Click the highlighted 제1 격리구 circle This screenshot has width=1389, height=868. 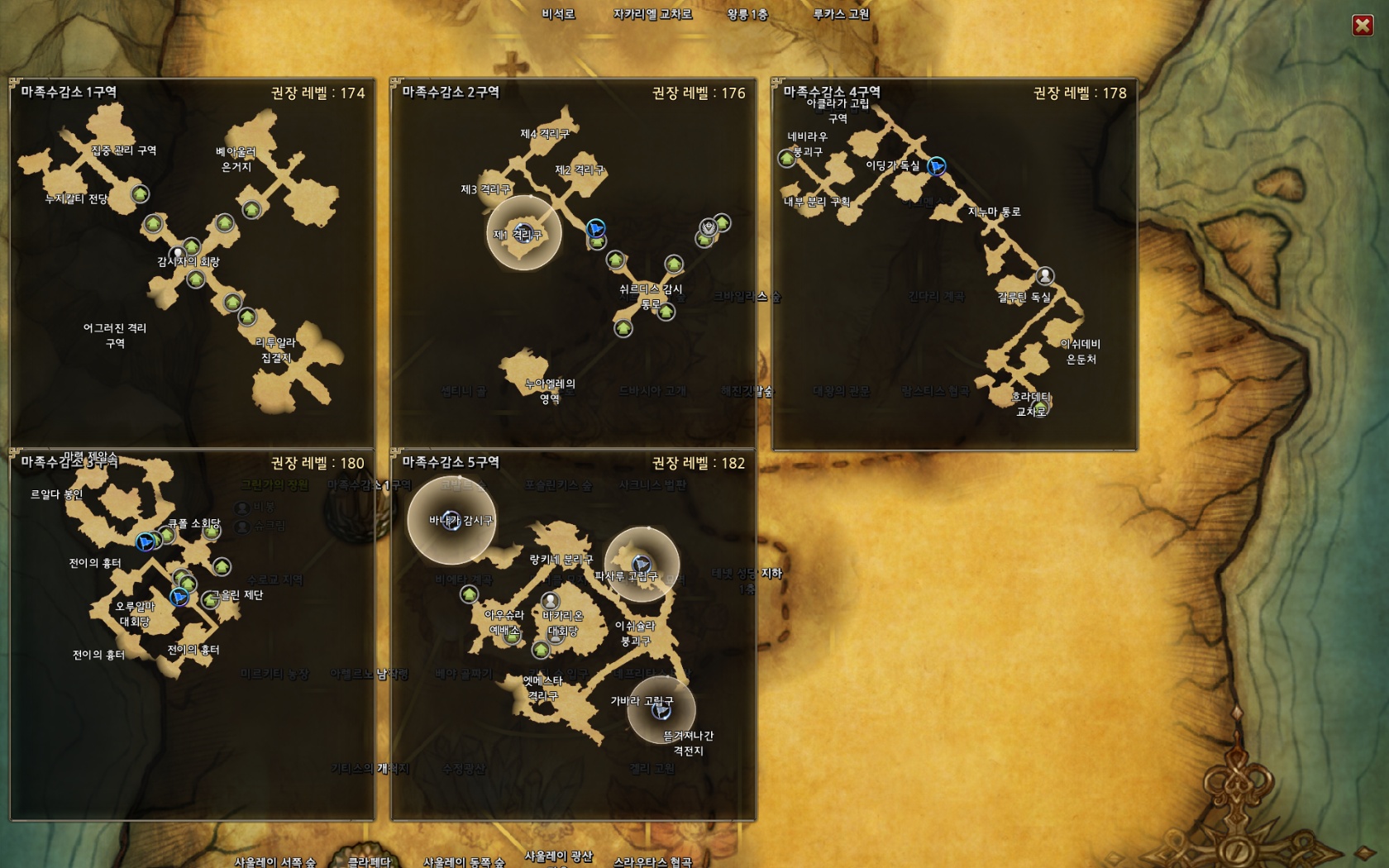click(x=525, y=234)
